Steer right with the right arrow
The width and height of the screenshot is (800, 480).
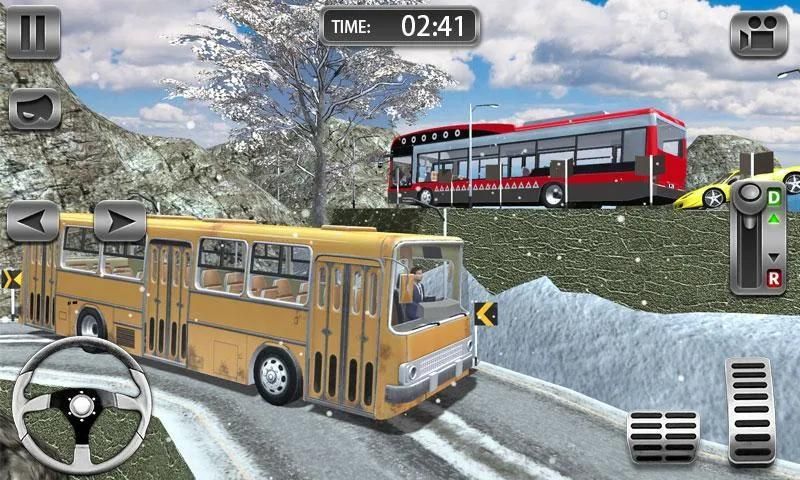[120, 221]
